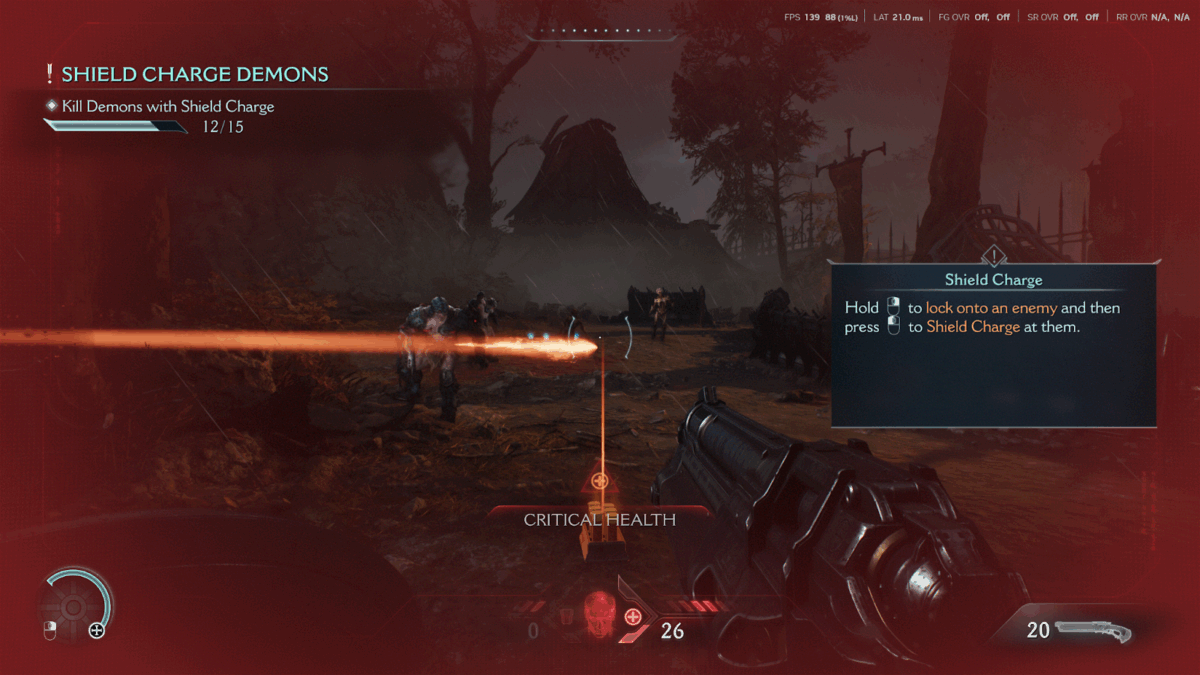Select the shotgun weapon icon
The image size is (1200, 675).
[x=1092, y=631]
